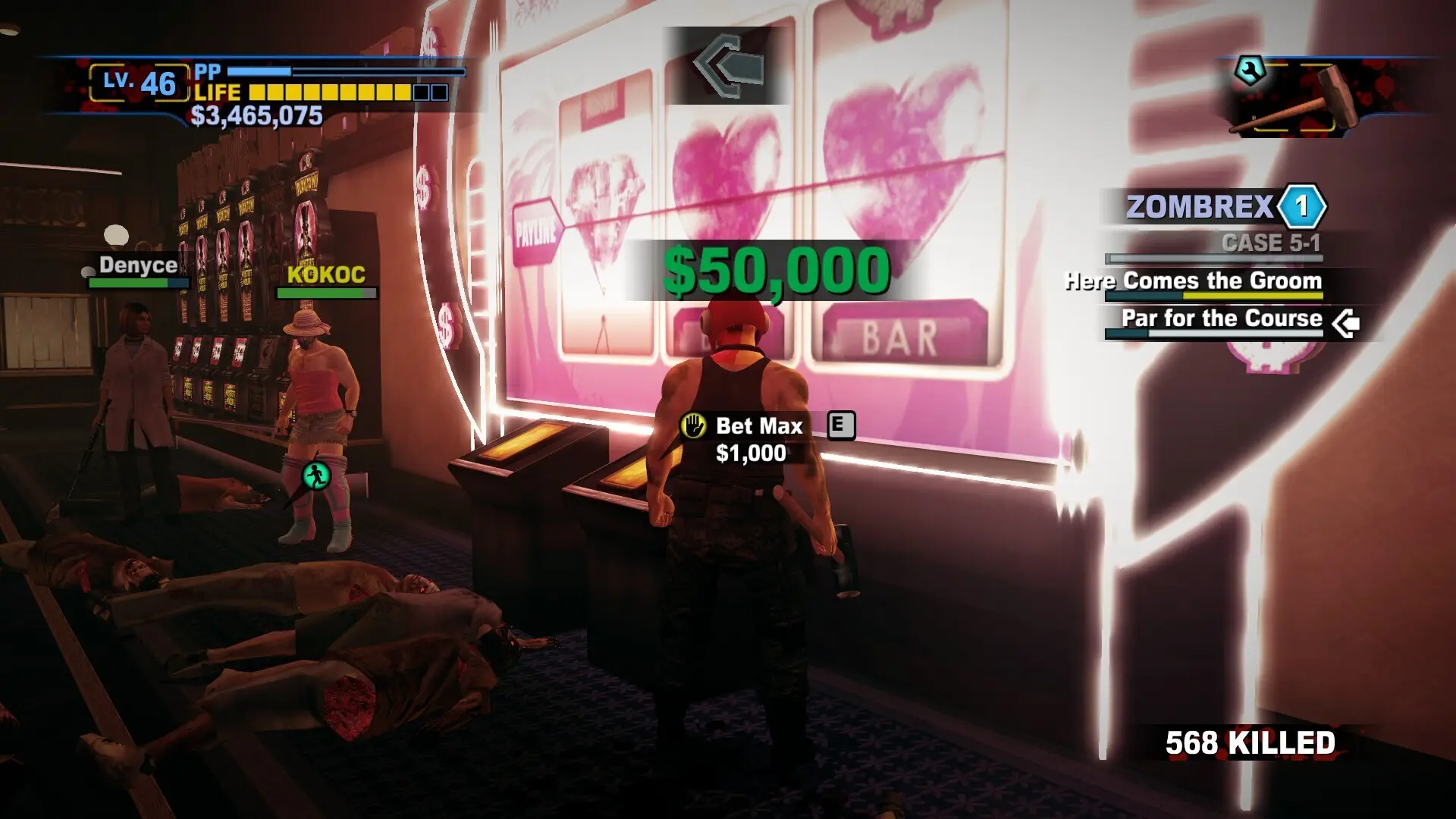Click the Denyce survivor name tag
Viewport: 1456px width, 819px height.
[x=138, y=265]
